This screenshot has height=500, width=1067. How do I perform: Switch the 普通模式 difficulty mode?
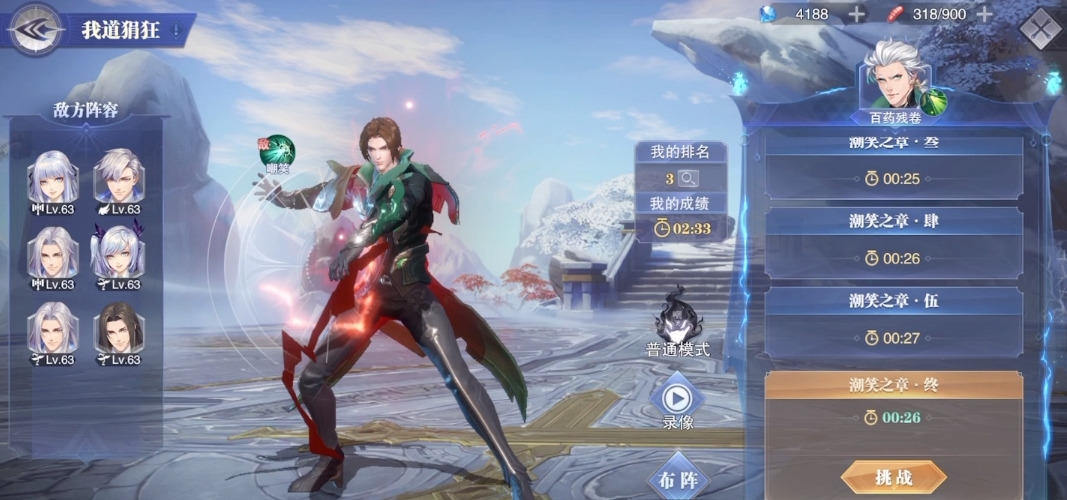[677, 318]
